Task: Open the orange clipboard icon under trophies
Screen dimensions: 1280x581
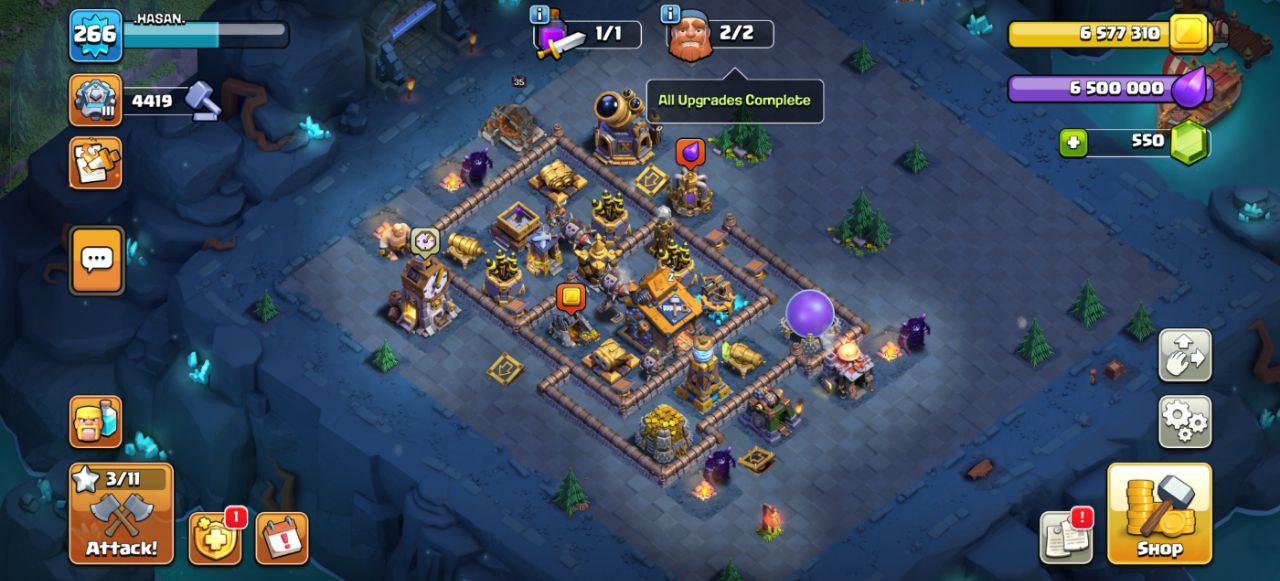Action: click(96, 163)
